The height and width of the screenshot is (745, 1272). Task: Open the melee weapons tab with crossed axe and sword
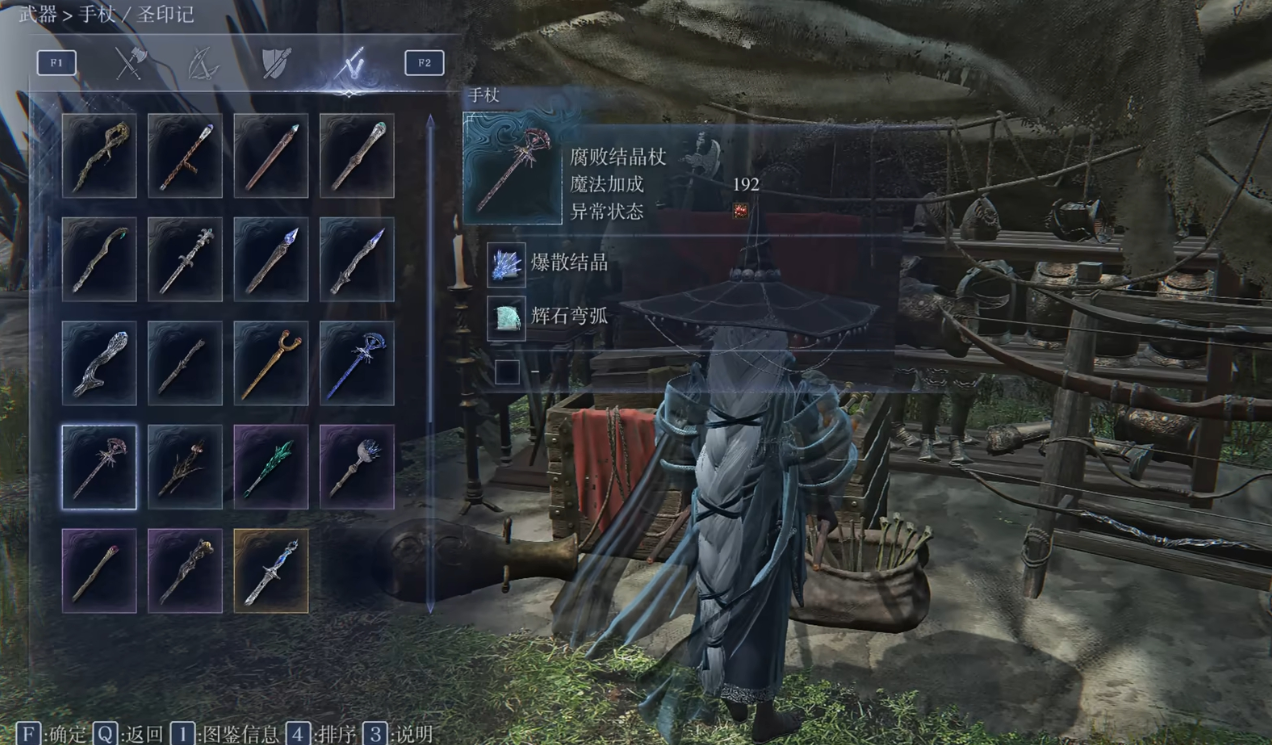click(x=129, y=64)
